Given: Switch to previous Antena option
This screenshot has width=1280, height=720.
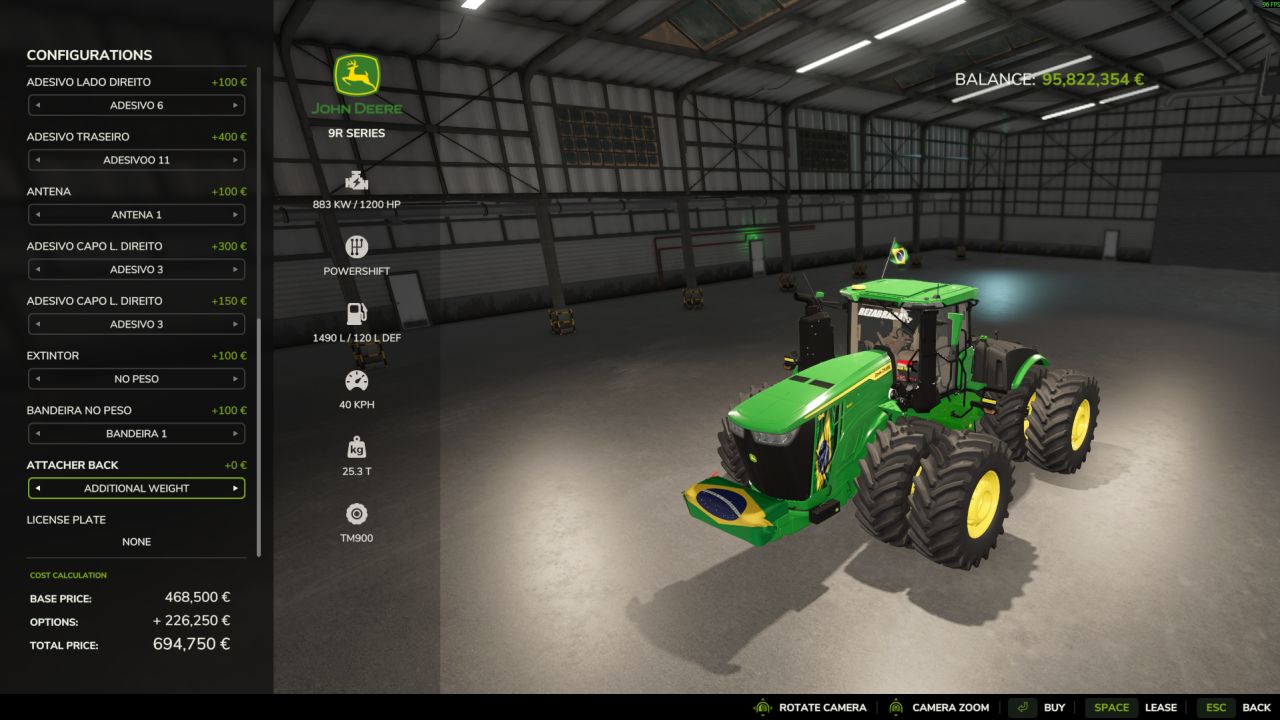Looking at the screenshot, I should [x=37, y=215].
